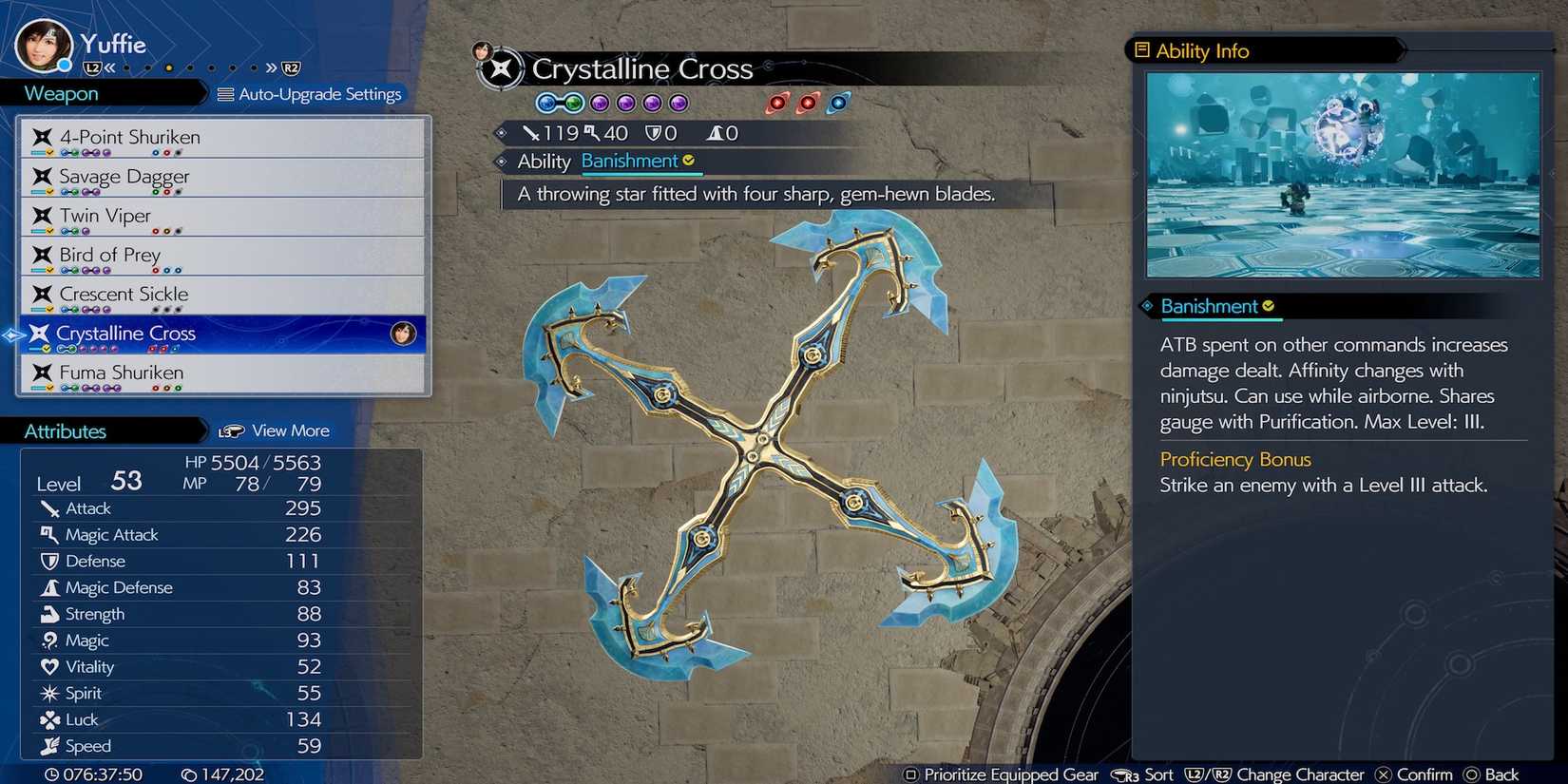Select Yuffie's character portrait
The width and height of the screenshot is (1568, 784).
43,43
